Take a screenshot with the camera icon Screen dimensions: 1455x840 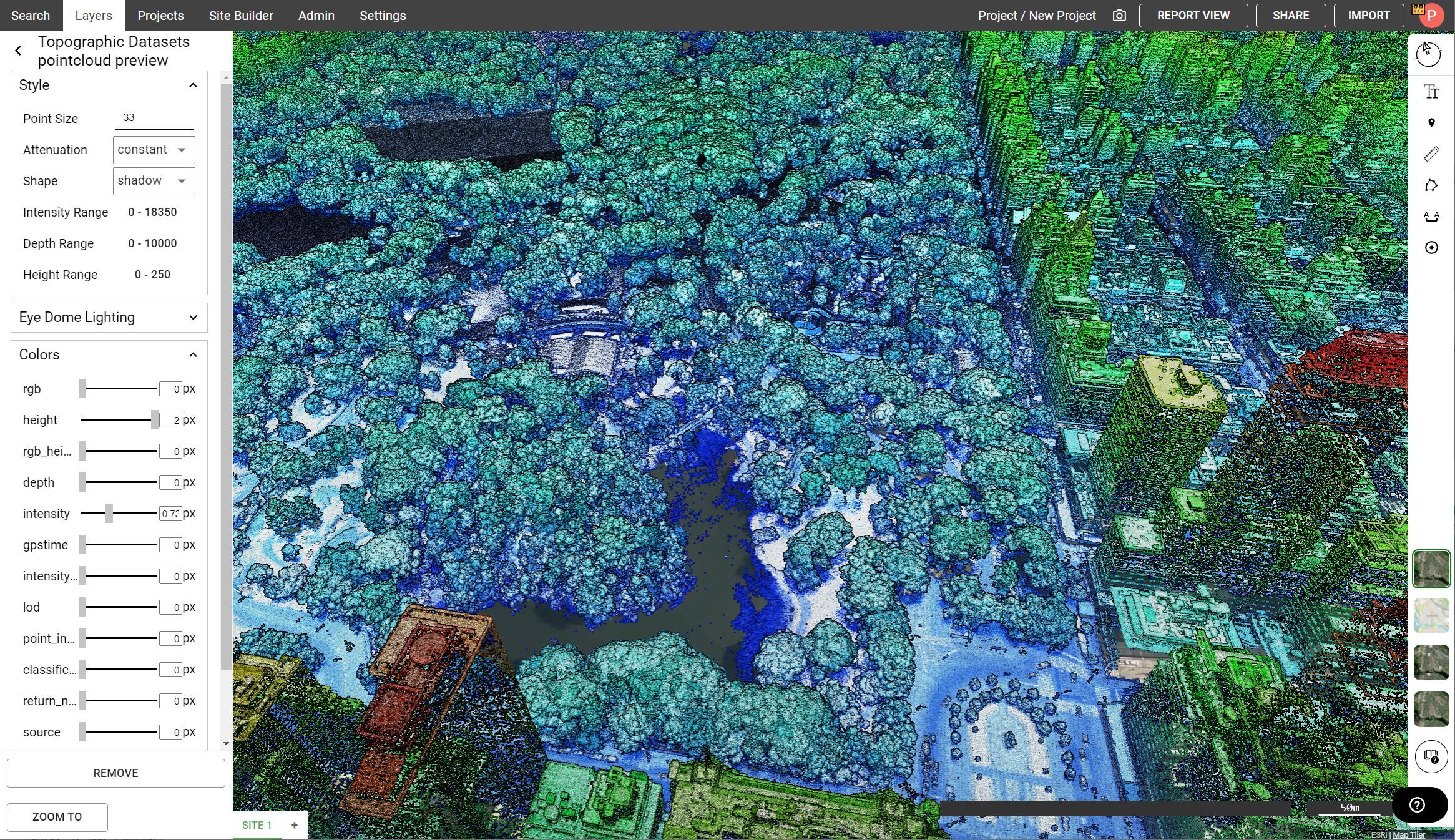[x=1119, y=16]
